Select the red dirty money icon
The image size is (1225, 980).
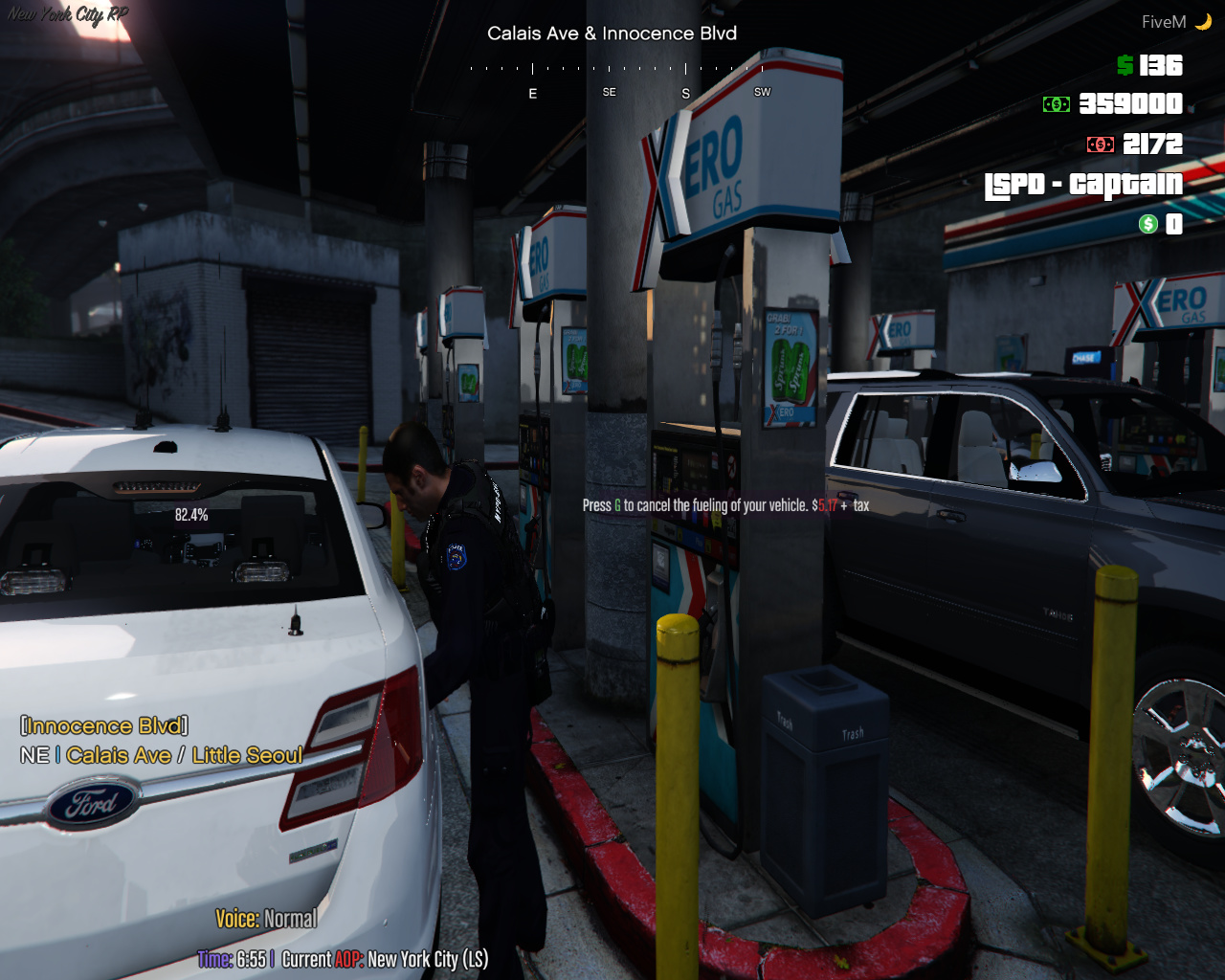coord(1100,145)
